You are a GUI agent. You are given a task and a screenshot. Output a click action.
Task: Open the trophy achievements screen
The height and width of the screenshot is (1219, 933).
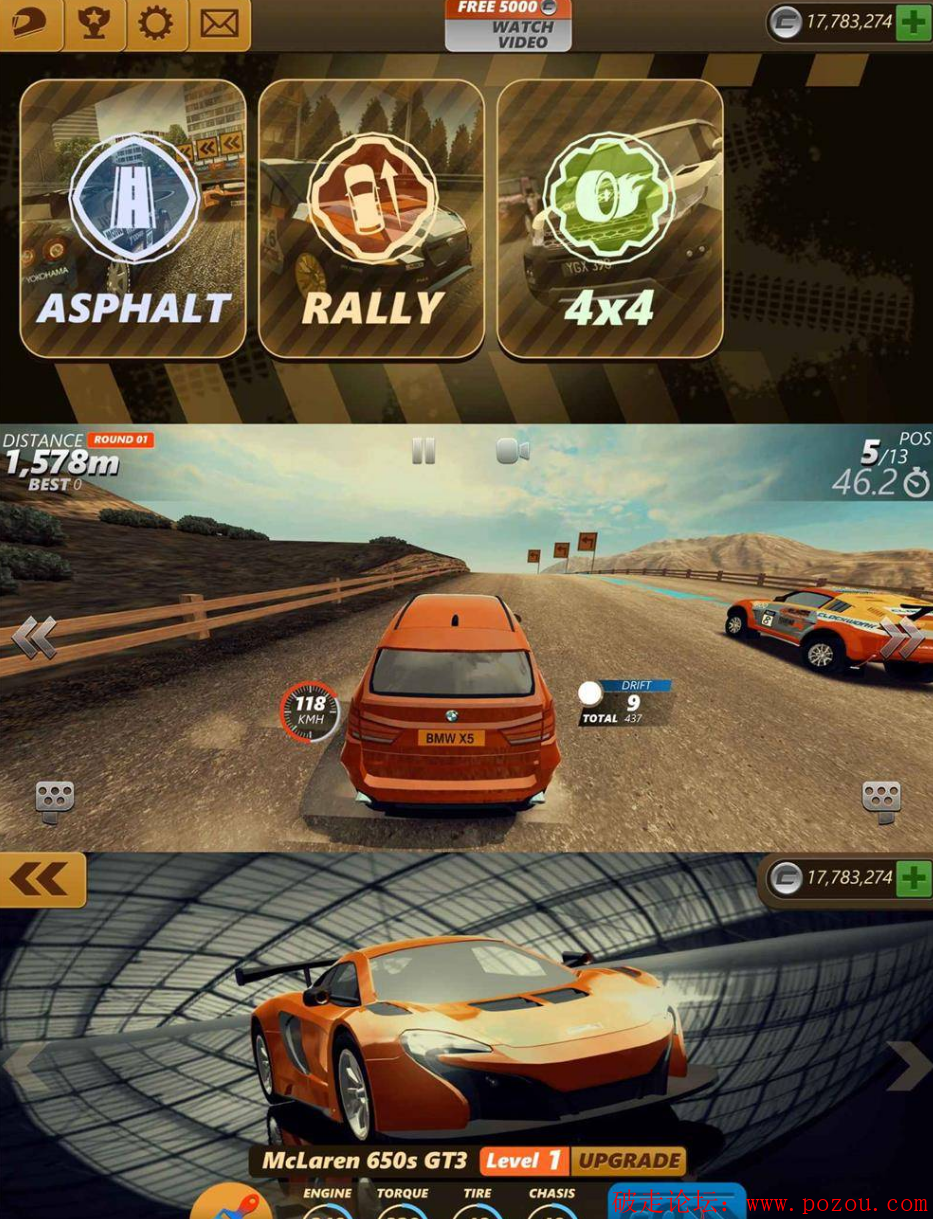coord(94,22)
